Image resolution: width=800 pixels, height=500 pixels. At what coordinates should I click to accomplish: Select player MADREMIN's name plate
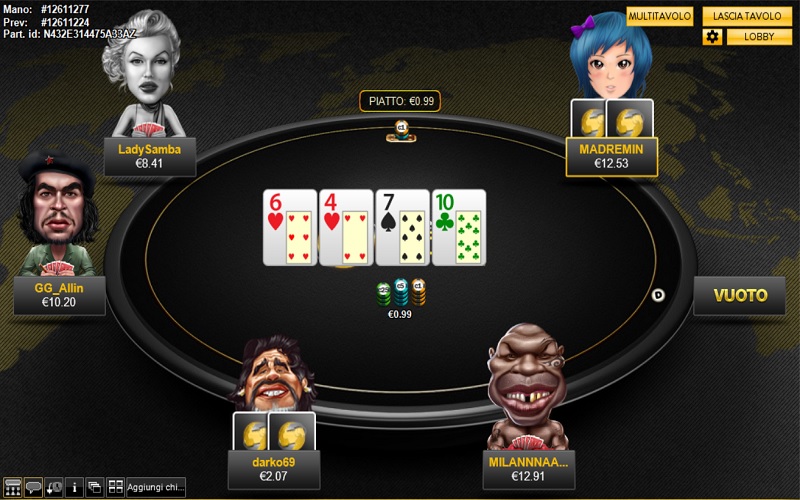point(611,156)
